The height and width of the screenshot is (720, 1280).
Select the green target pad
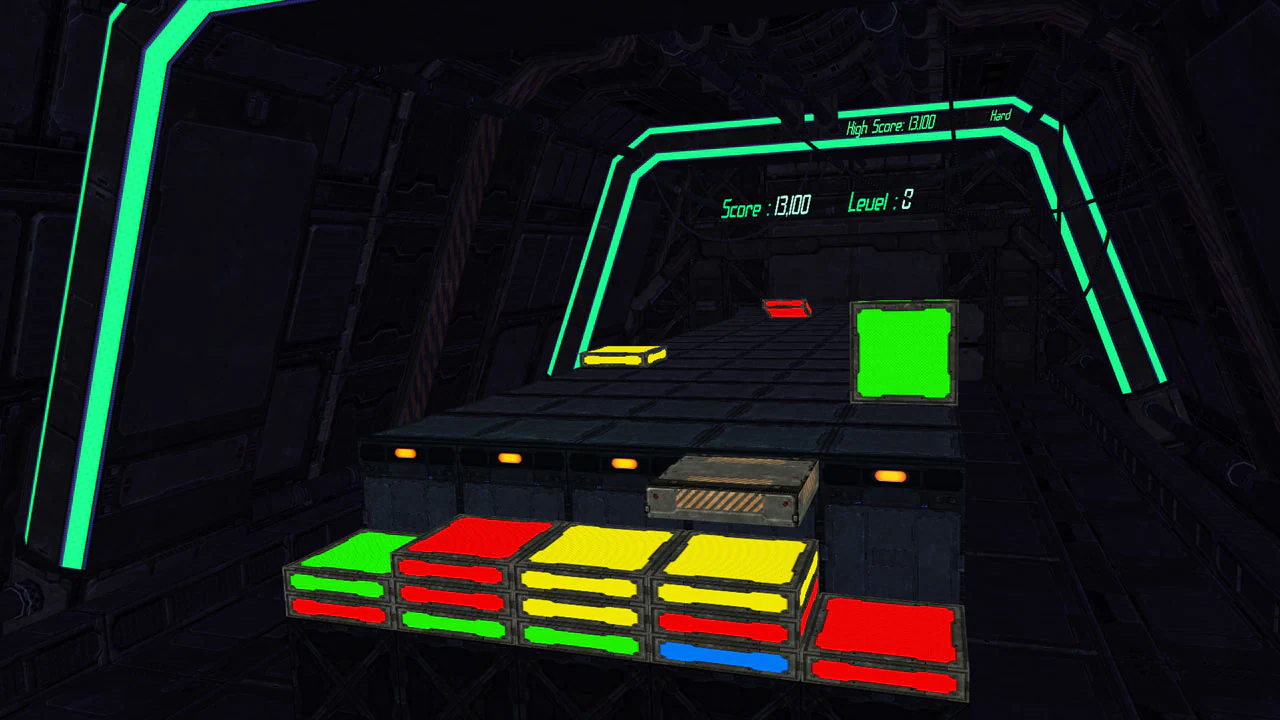click(903, 352)
